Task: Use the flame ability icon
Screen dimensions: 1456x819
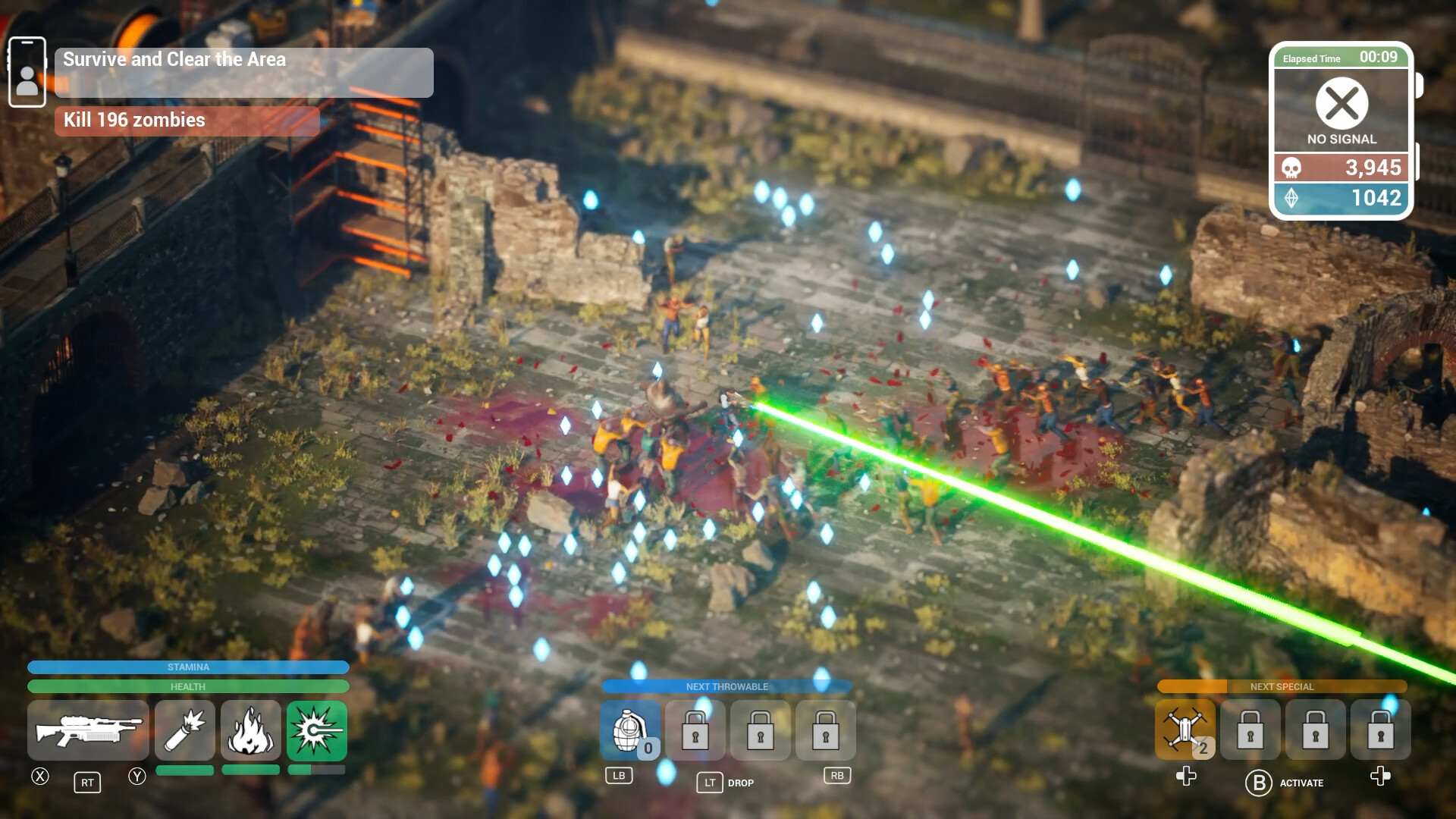Action: click(x=251, y=730)
